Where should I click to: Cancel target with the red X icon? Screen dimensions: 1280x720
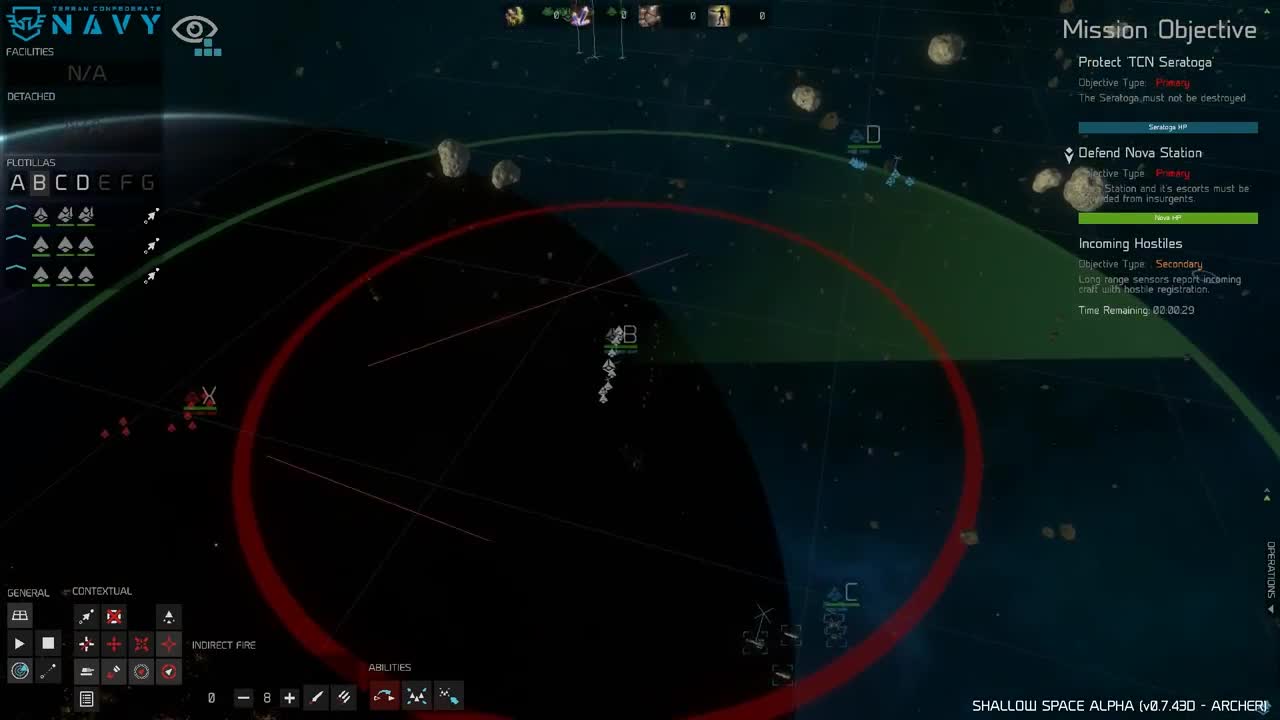coord(114,617)
